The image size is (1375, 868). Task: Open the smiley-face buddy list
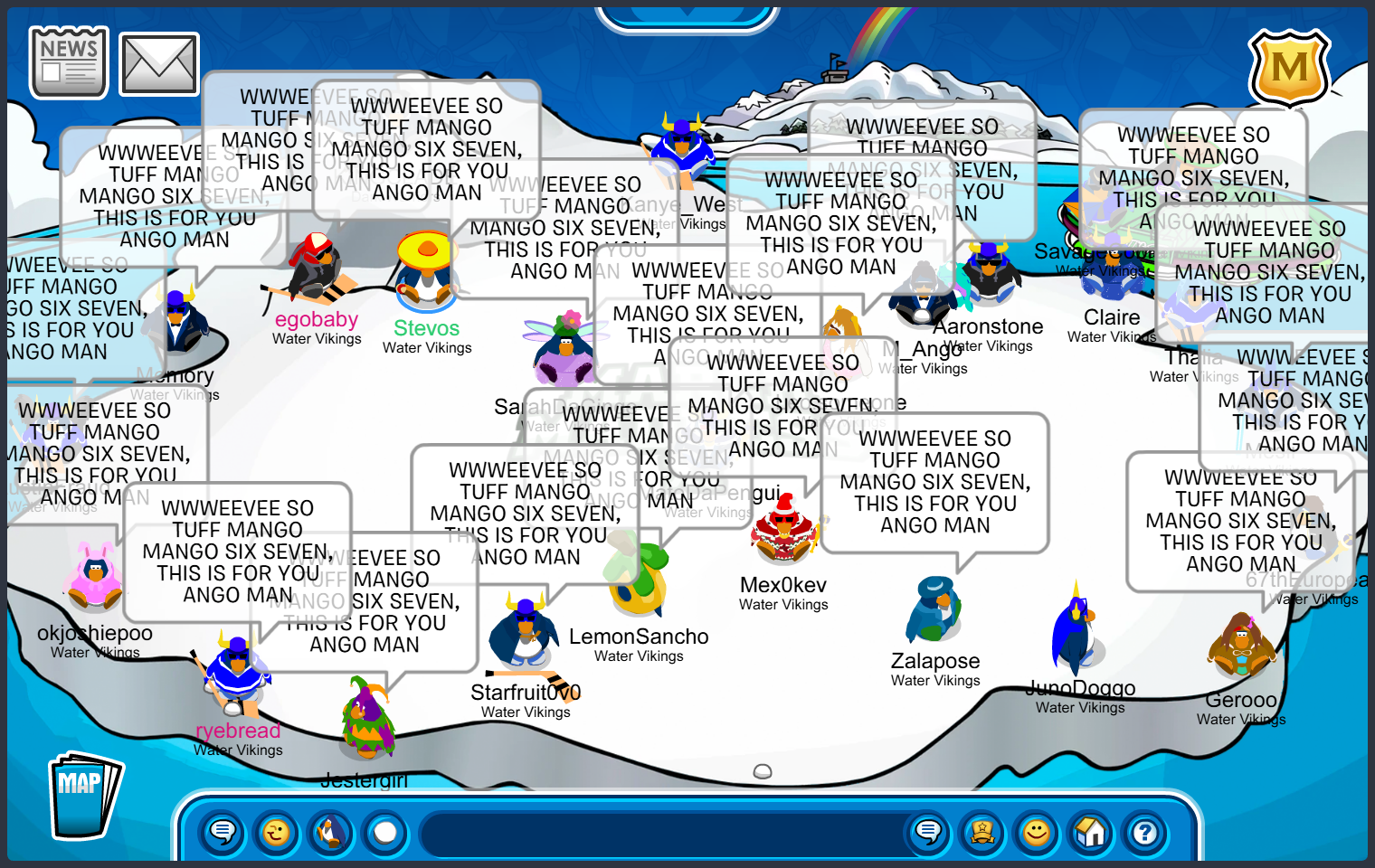1037,832
